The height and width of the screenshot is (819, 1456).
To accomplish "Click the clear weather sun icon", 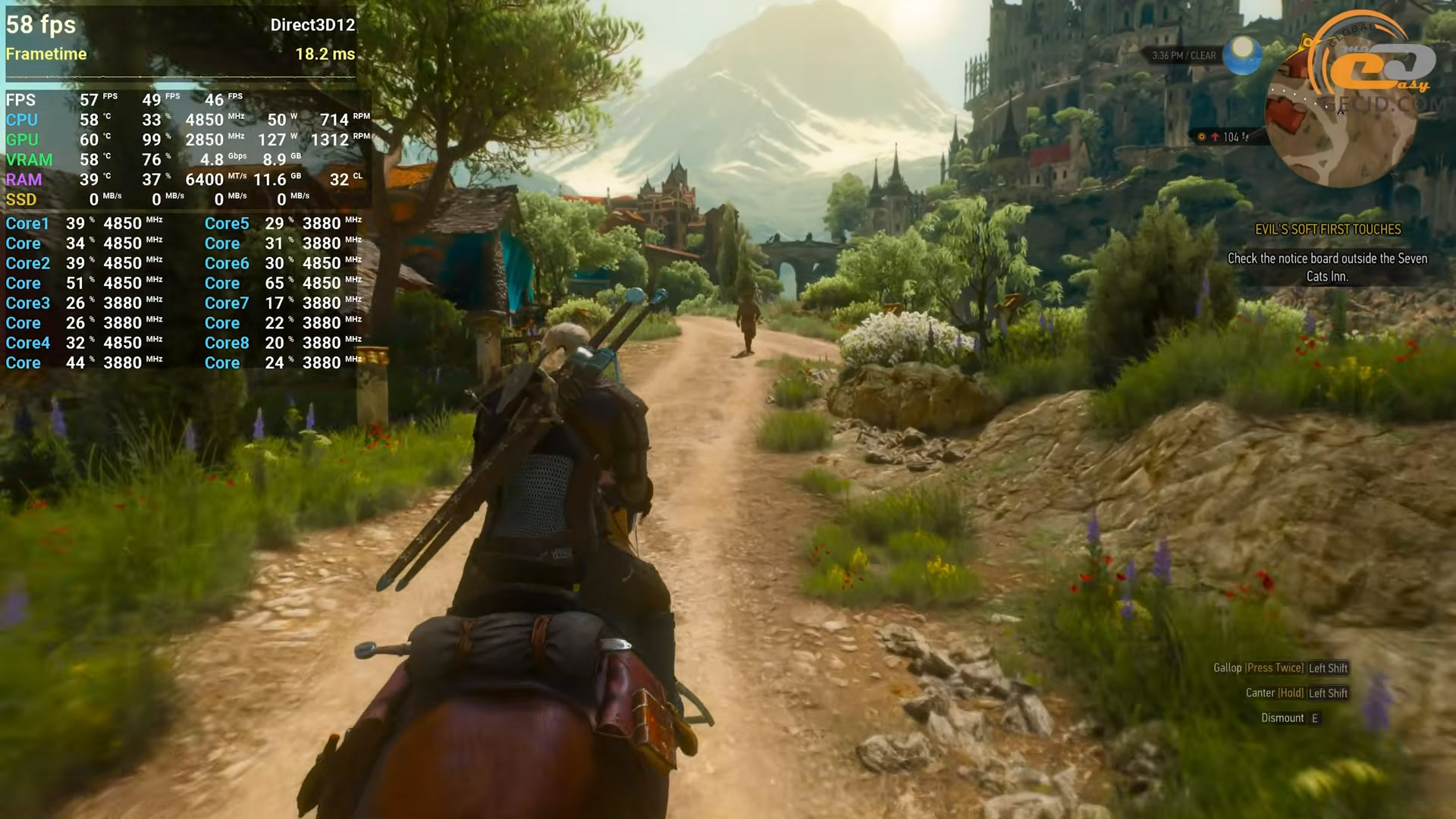I will click(1242, 54).
